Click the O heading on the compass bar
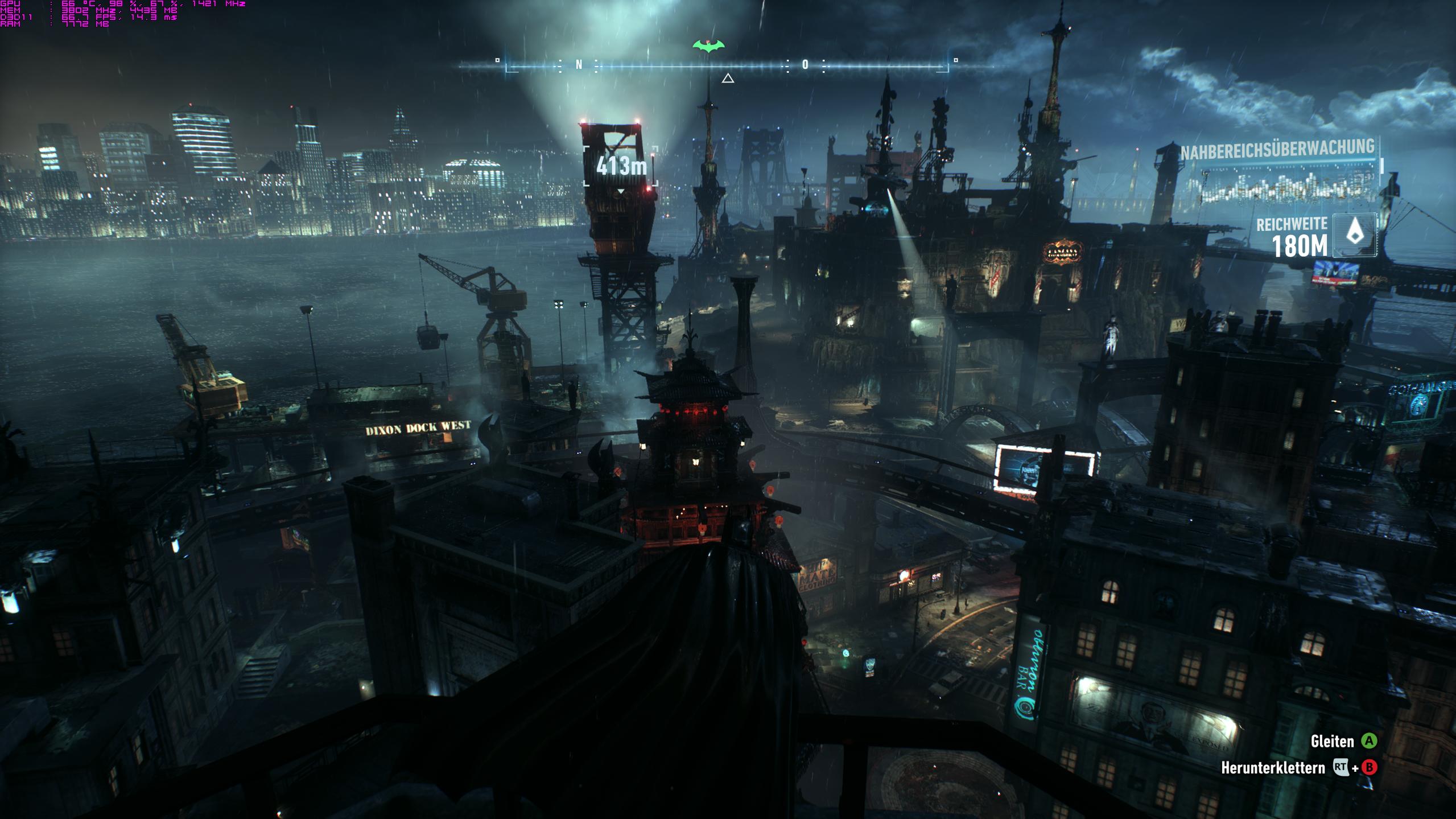1456x819 pixels. point(805,65)
